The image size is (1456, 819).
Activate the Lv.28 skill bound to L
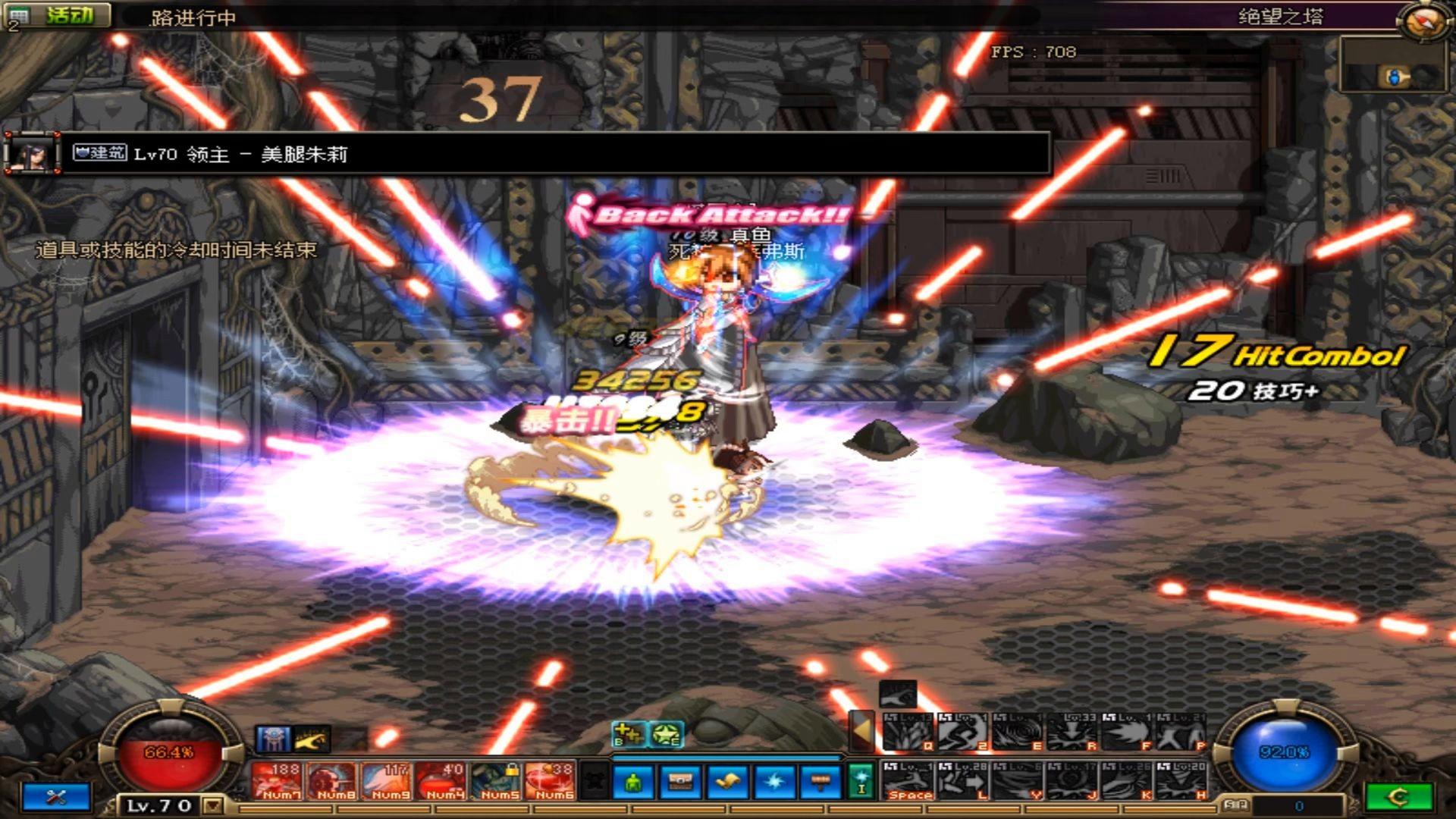pos(963,781)
